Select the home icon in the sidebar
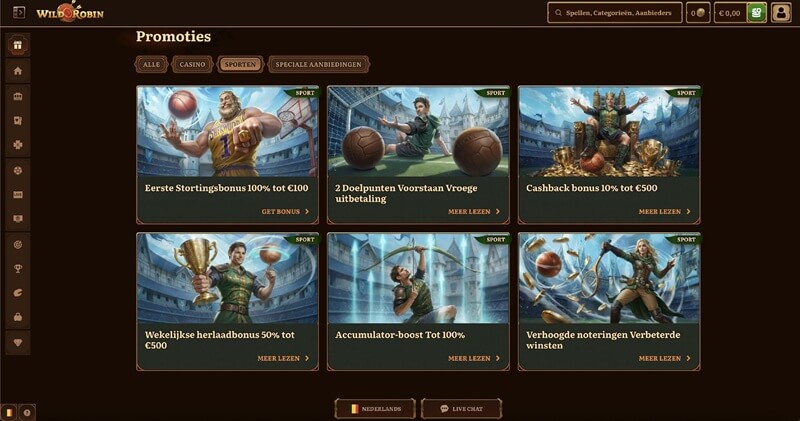 pyautogui.click(x=17, y=71)
